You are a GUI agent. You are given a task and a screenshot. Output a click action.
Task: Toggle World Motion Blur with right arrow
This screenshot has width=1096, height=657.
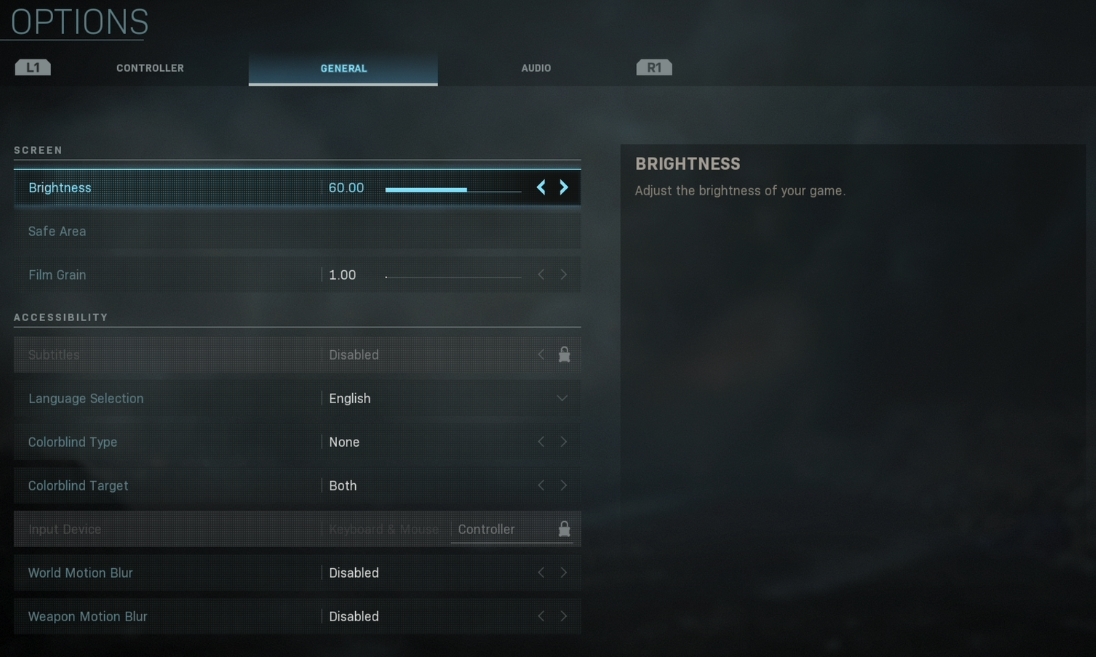pos(564,573)
